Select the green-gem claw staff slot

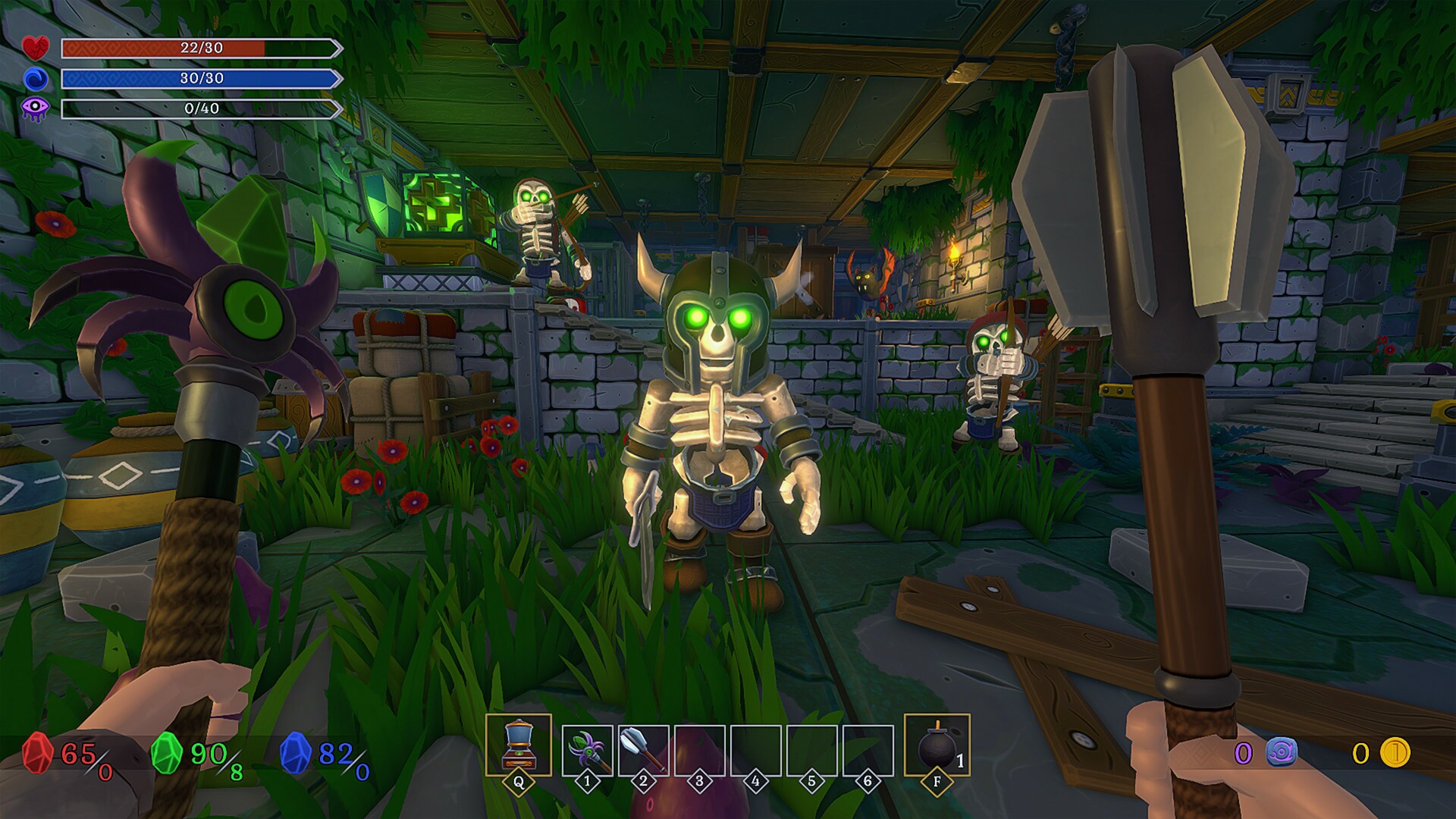point(588,748)
